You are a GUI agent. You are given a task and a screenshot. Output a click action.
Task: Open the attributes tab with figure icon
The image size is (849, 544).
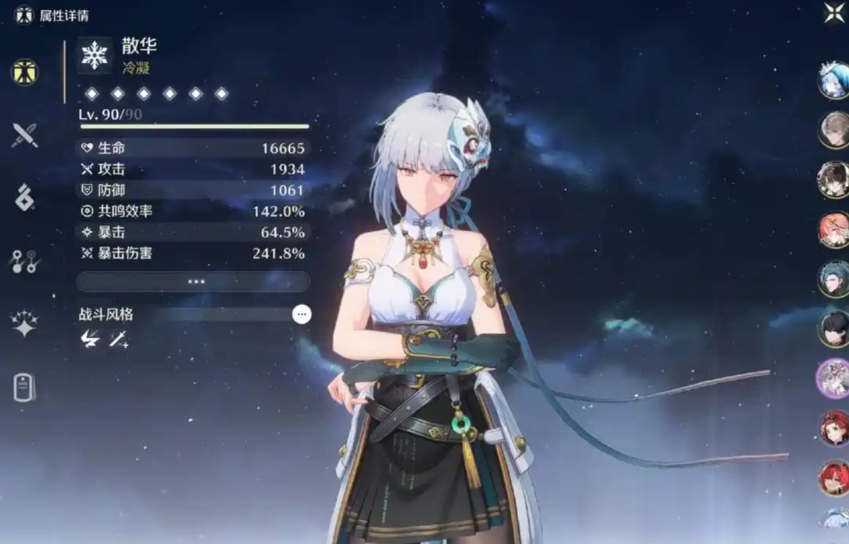pyautogui.click(x=24, y=72)
